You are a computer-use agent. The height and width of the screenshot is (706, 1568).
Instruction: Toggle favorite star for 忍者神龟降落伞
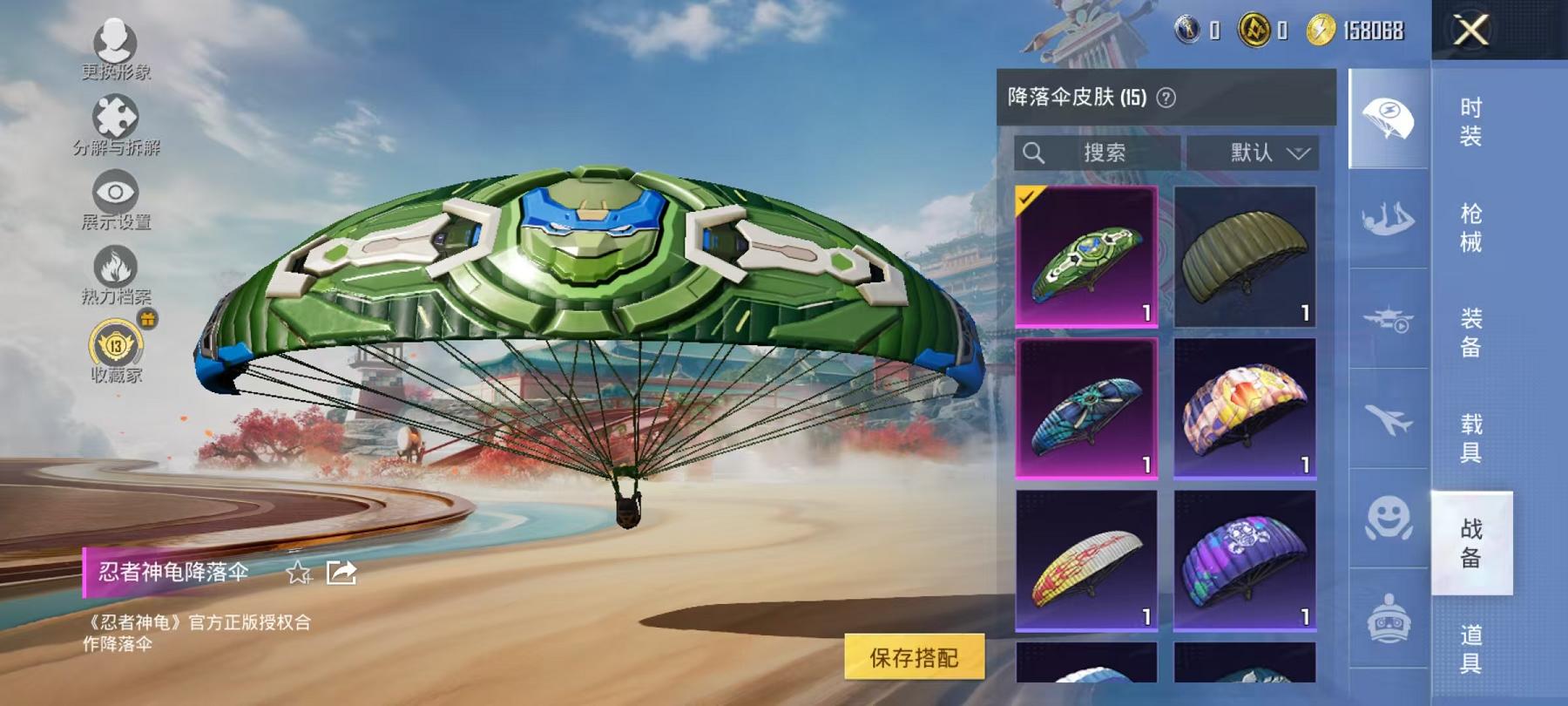pyautogui.click(x=299, y=573)
